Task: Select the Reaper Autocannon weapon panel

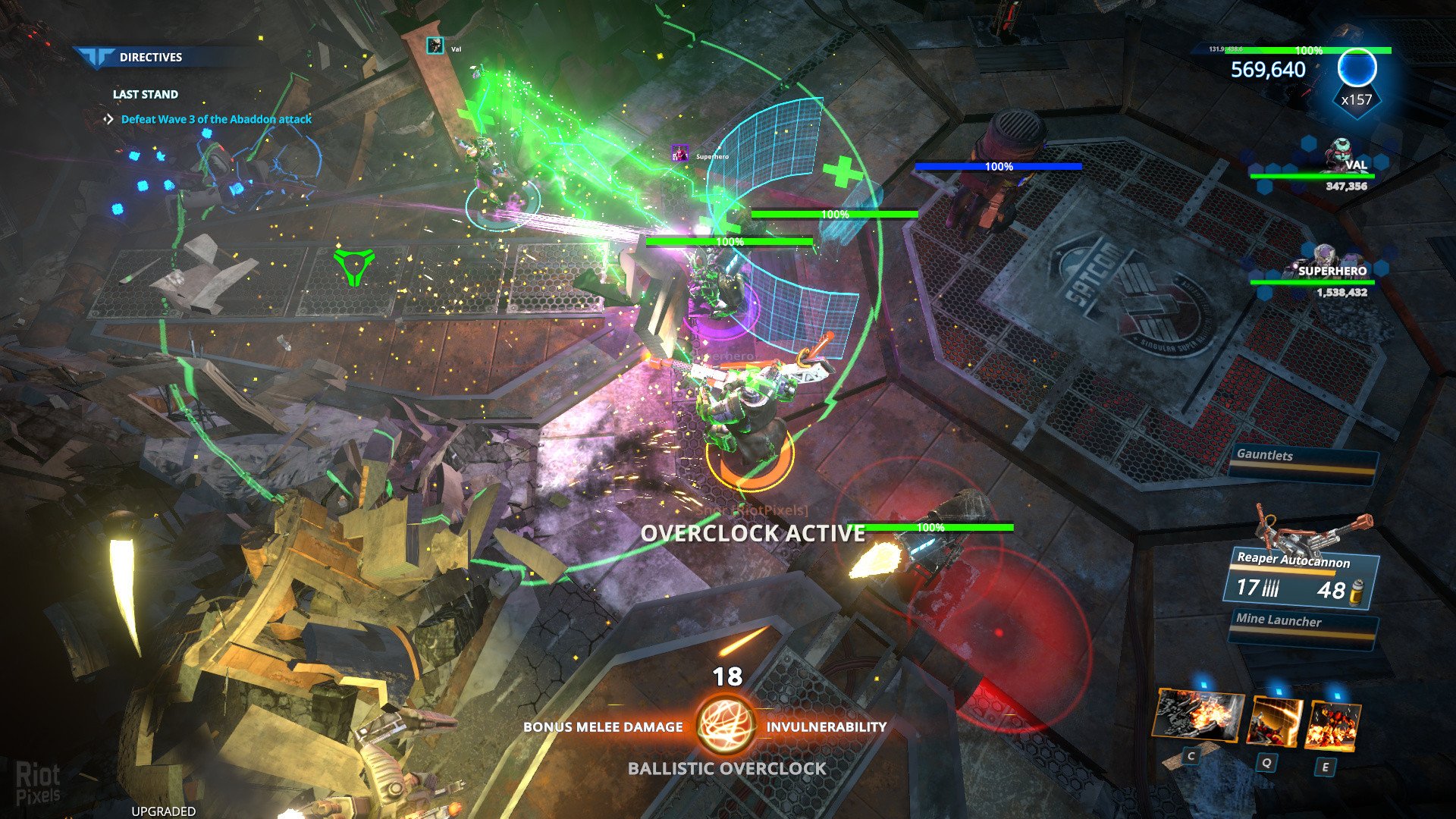Action: coord(1300,579)
